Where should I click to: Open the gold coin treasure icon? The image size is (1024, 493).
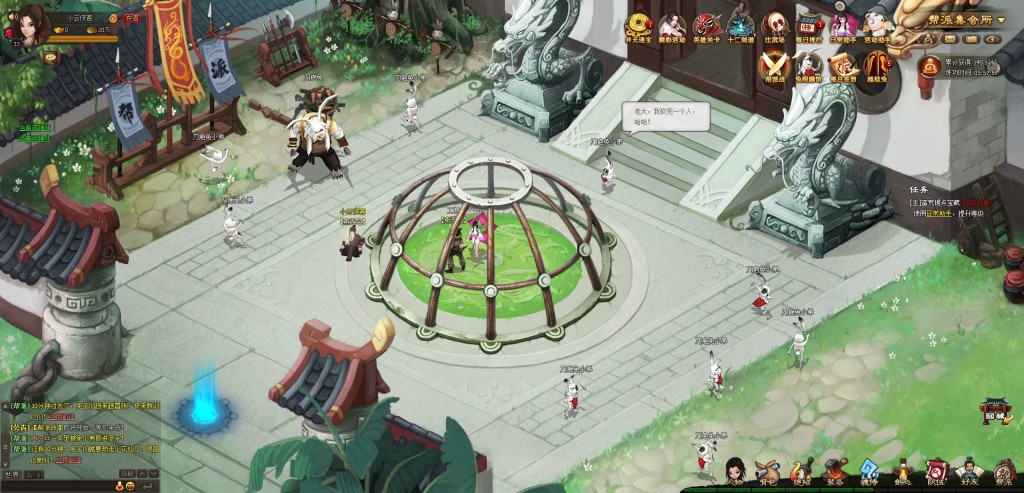pyautogui.click(x=637, y=26)
